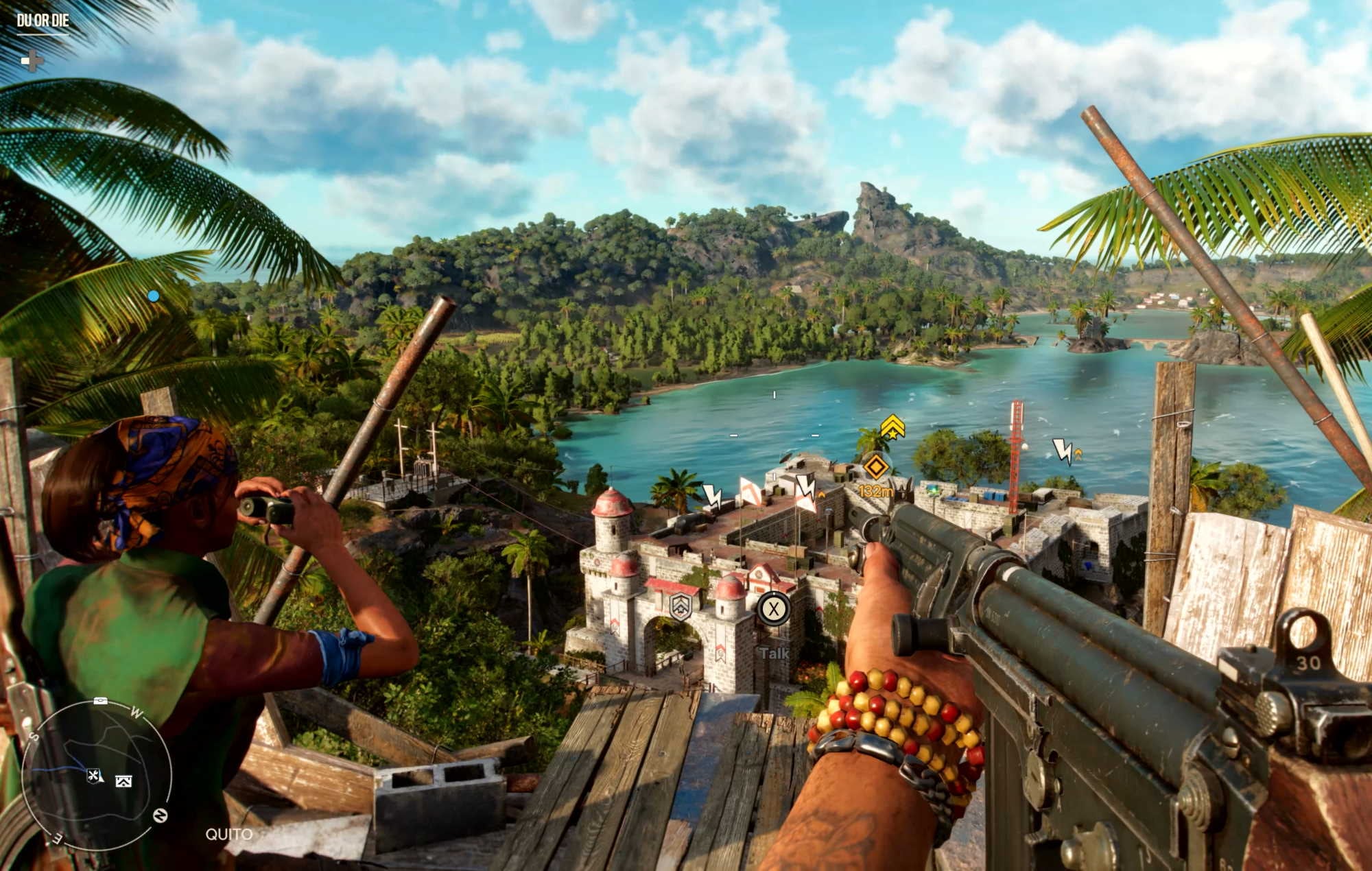Click the W letter on the minimap compass

tap(137, 712)
